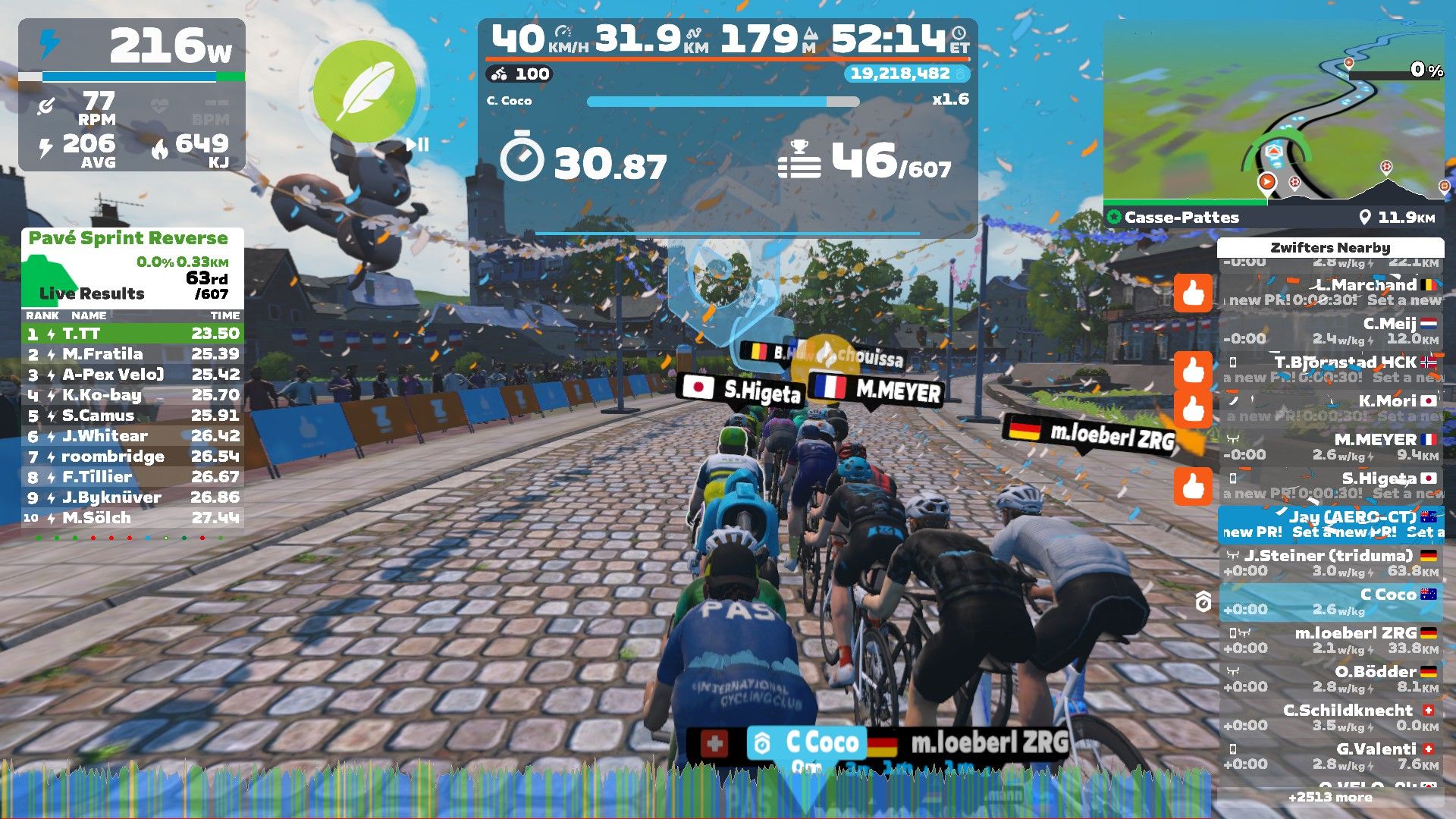The image size is (1456, 819).
Task: Select the m.loeberl ZRG row in Zwifters Nearby
Action: 1331,640
